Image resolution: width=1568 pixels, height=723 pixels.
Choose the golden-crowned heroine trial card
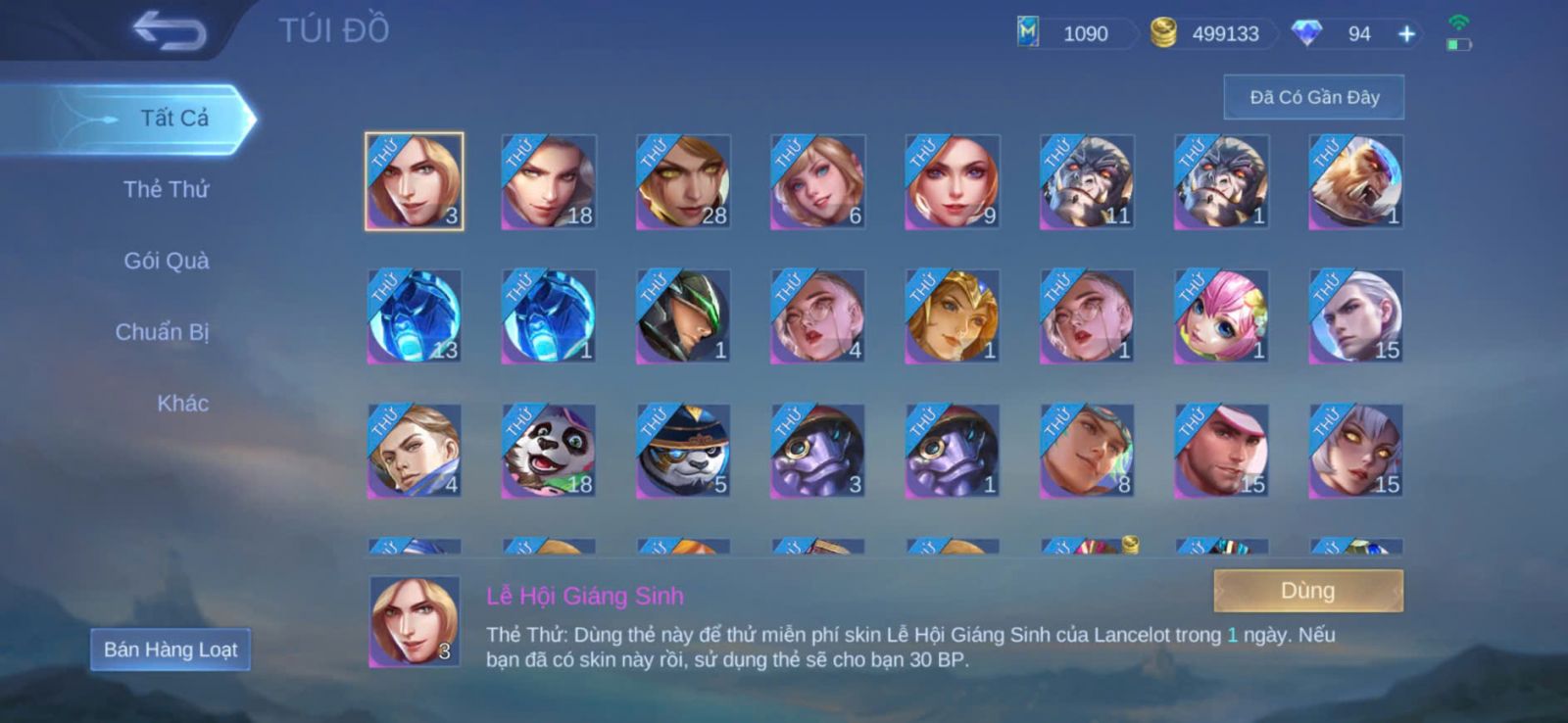coord(952,316)
